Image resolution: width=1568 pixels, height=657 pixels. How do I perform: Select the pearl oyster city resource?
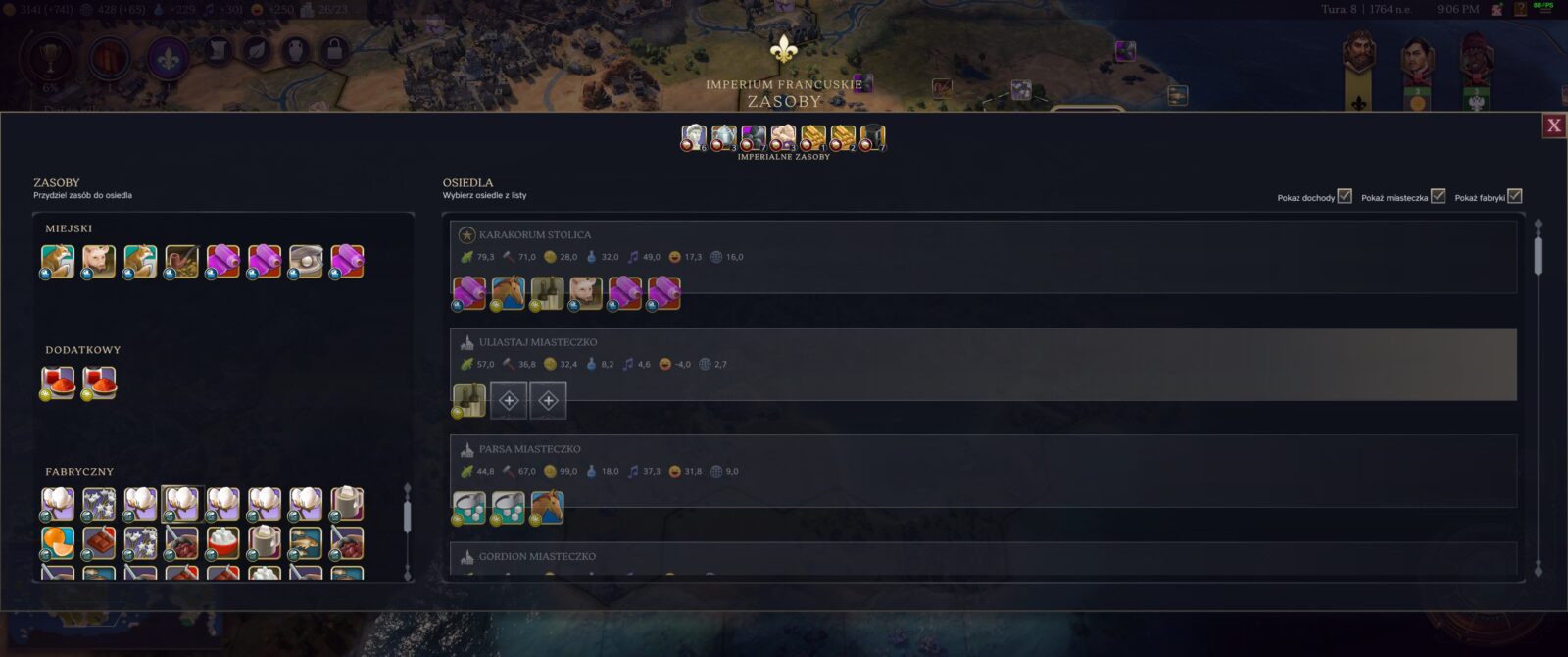coord(306,262)
